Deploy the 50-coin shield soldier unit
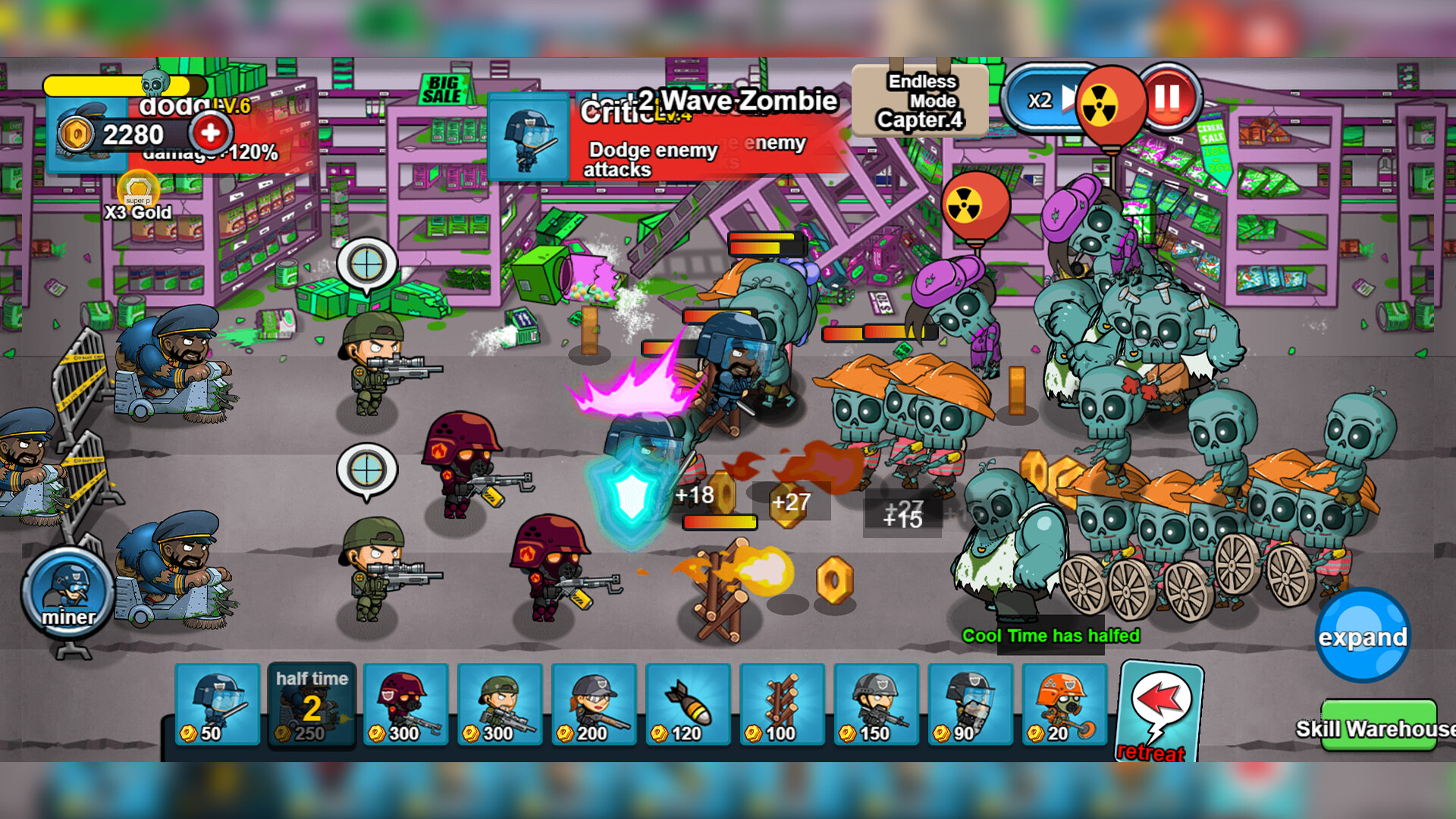 pos(218,705)
